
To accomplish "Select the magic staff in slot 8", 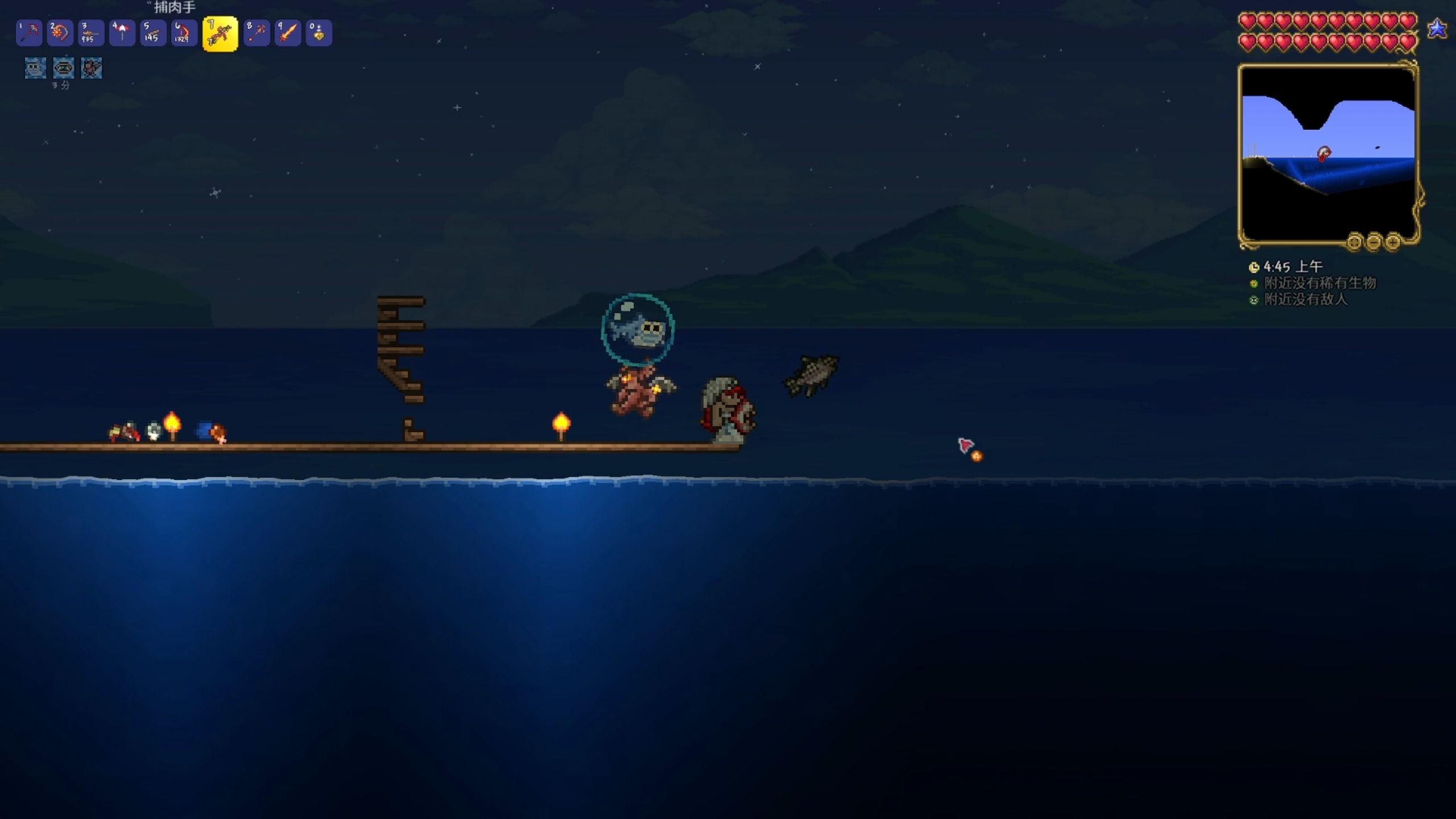I will tap(257, 33).
